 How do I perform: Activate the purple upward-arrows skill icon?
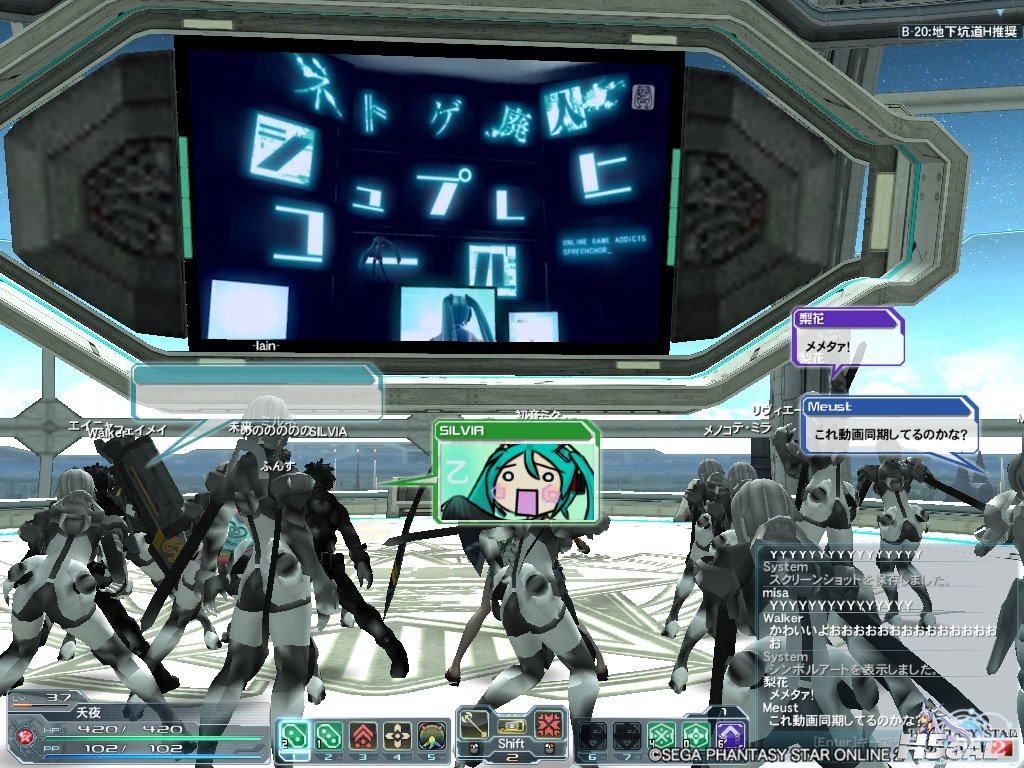point(730,736)
